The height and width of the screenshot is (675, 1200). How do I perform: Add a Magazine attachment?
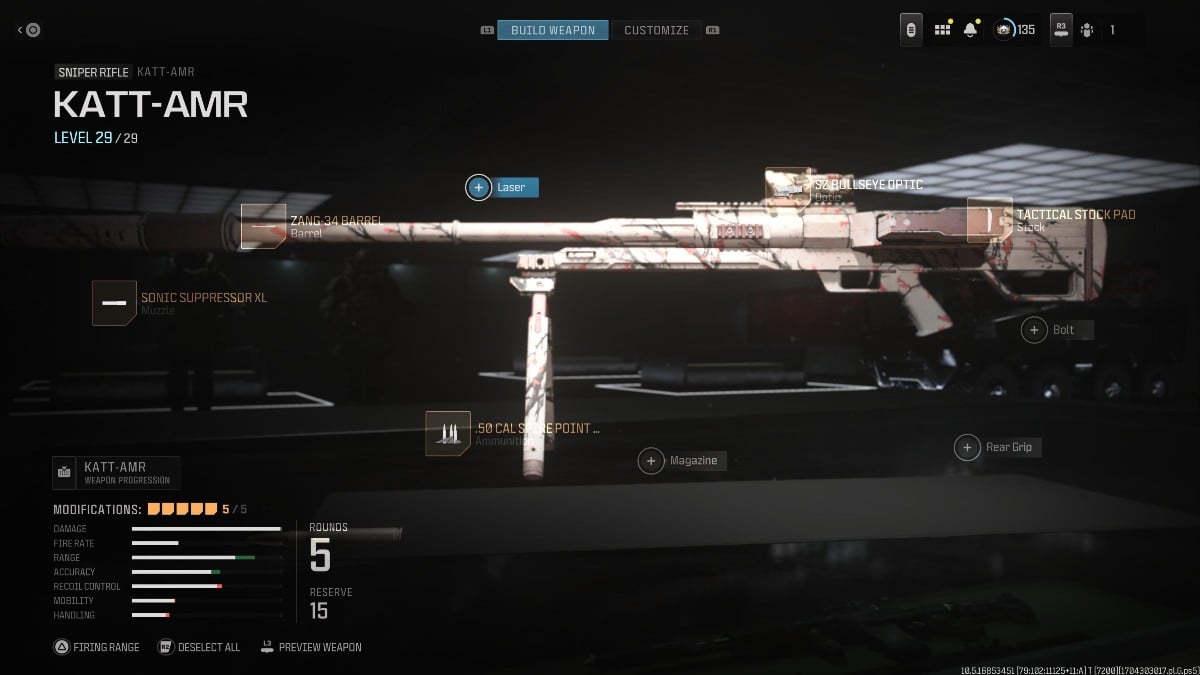651,460
